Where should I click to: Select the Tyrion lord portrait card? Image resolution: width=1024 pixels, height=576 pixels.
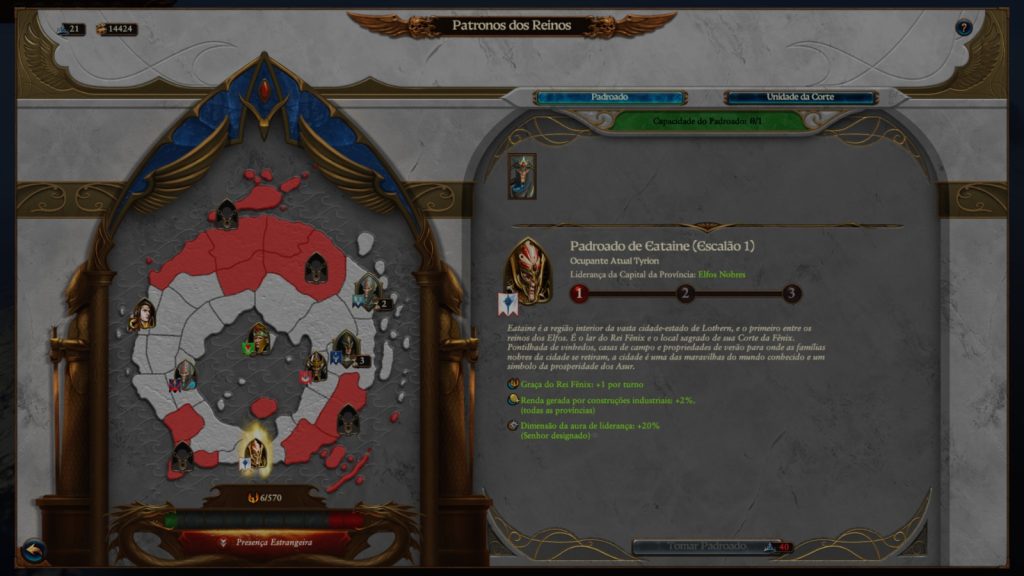522,175
